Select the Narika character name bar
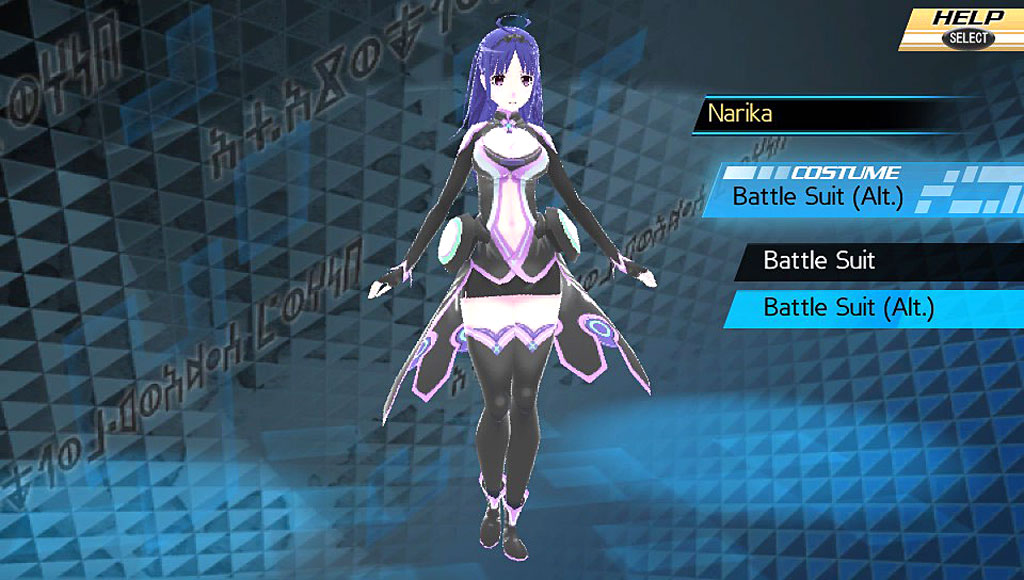Screen dimensions: 1024x580 [x=838, y=113]
